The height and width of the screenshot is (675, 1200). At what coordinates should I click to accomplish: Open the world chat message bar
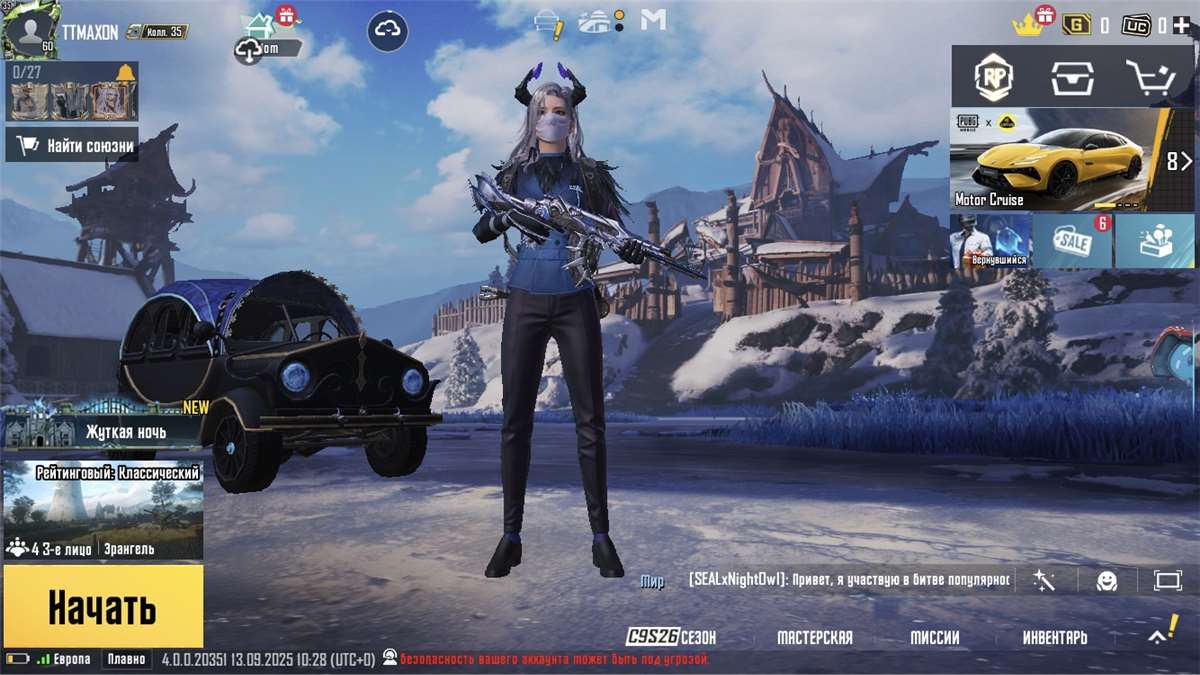tap(850, 579)
